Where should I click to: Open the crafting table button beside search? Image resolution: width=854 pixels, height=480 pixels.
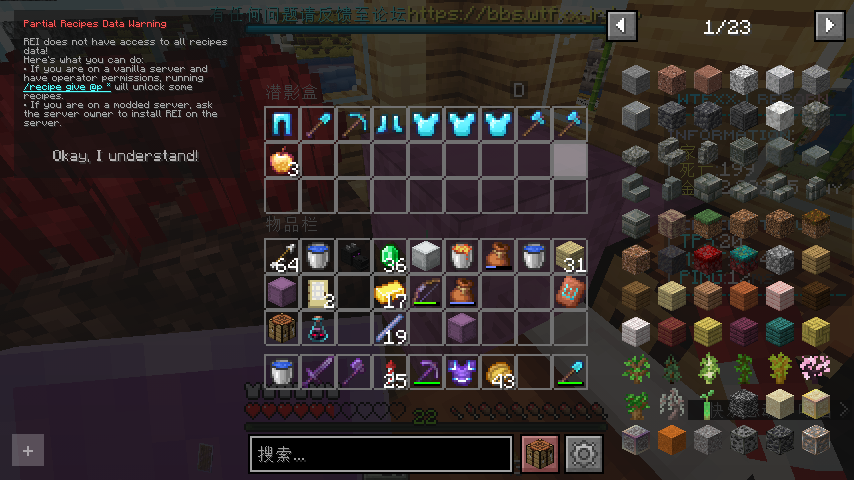pyautogui.click(x=540, y=454)
